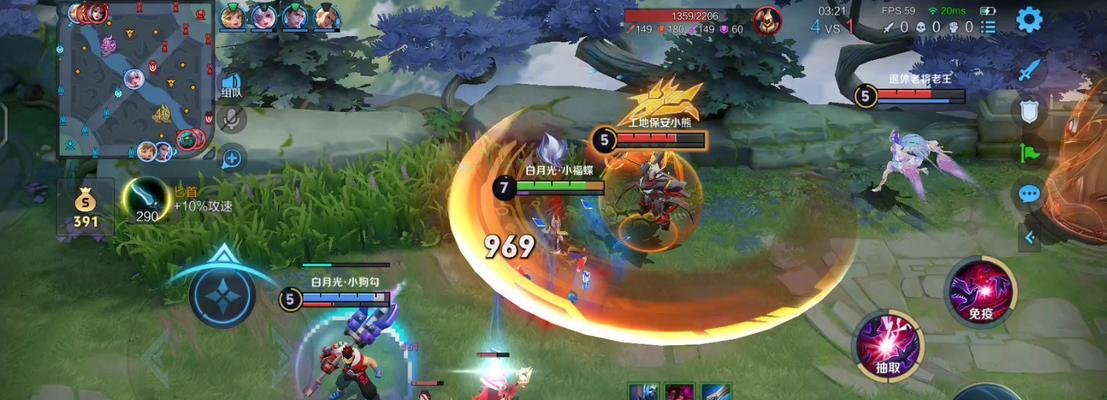Toggle the 组队 team voice speaker

231,86
